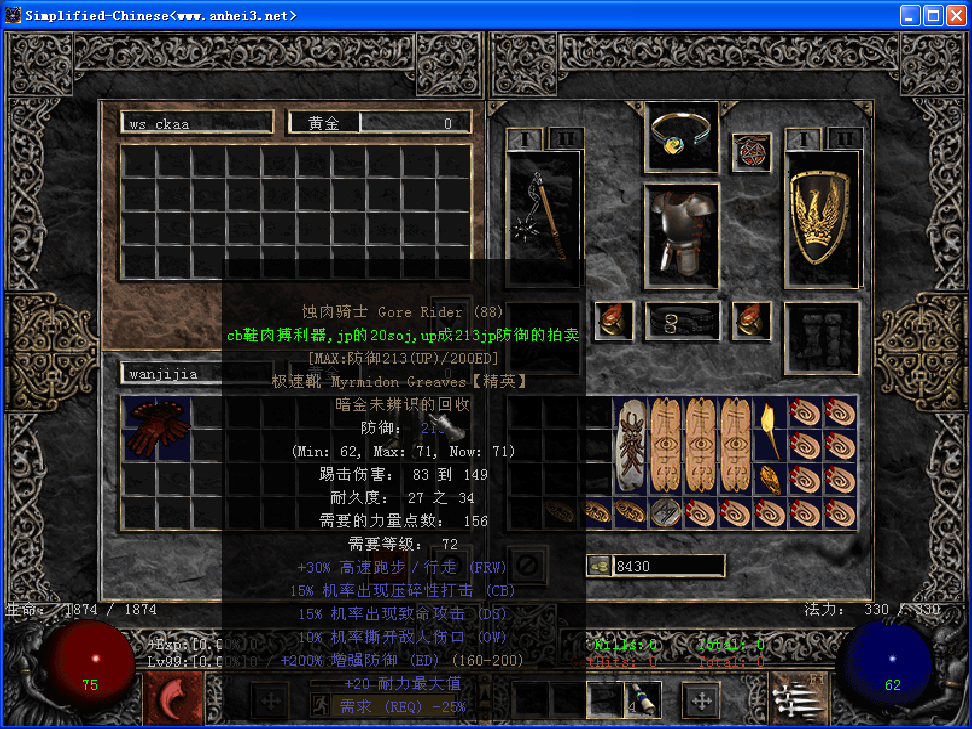Minimize the game window
The width and height of the screenshot is (972, 729).
[x=910, y=15]
